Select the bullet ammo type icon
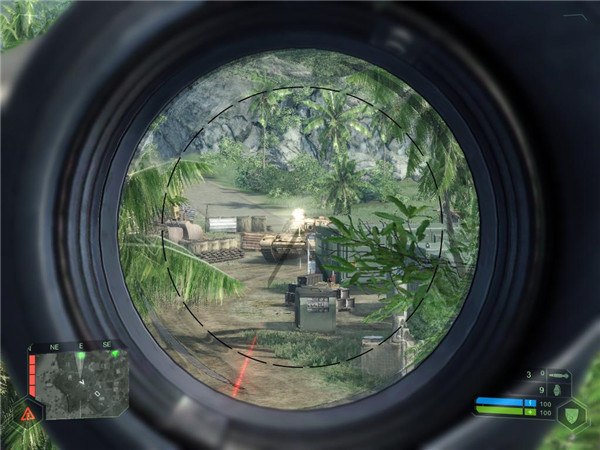The height and width of the screenshot is (450, 600). tap(556, 375)
